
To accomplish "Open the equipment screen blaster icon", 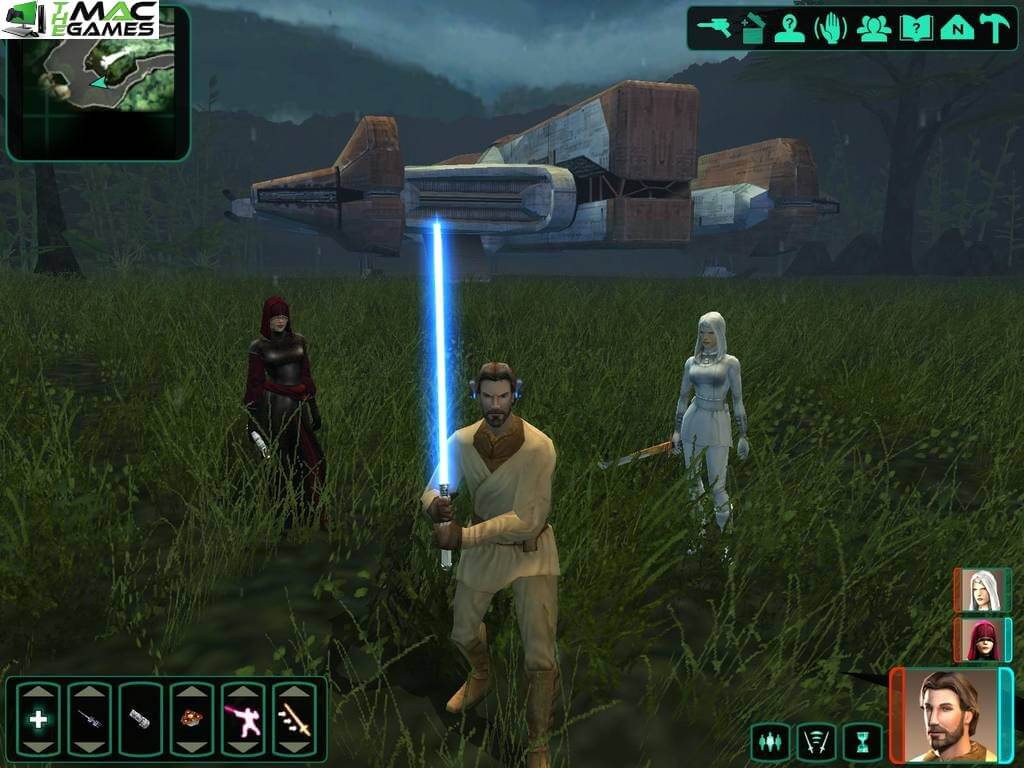I will [x=715, y=28].
